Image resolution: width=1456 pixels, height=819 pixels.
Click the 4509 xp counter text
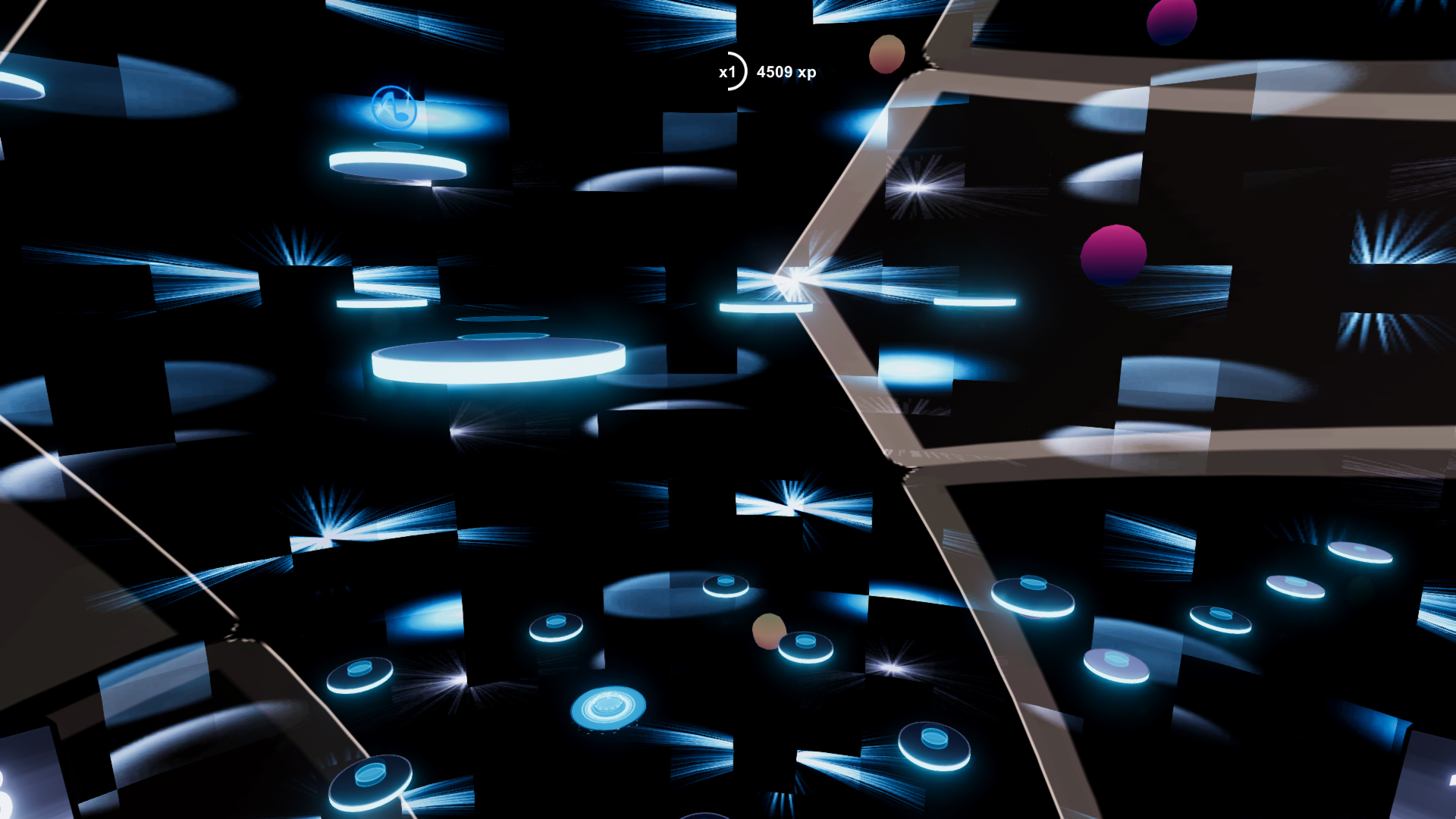pyautogui.click(x=785, y=73)
